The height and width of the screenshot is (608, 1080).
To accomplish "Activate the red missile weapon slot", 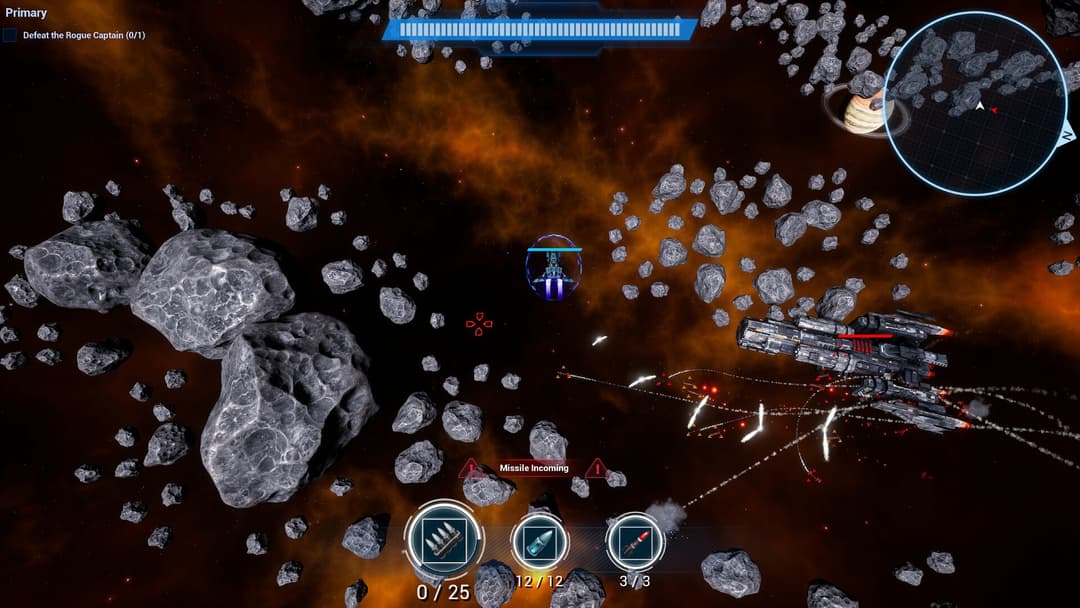I will [x=636, y=542].
